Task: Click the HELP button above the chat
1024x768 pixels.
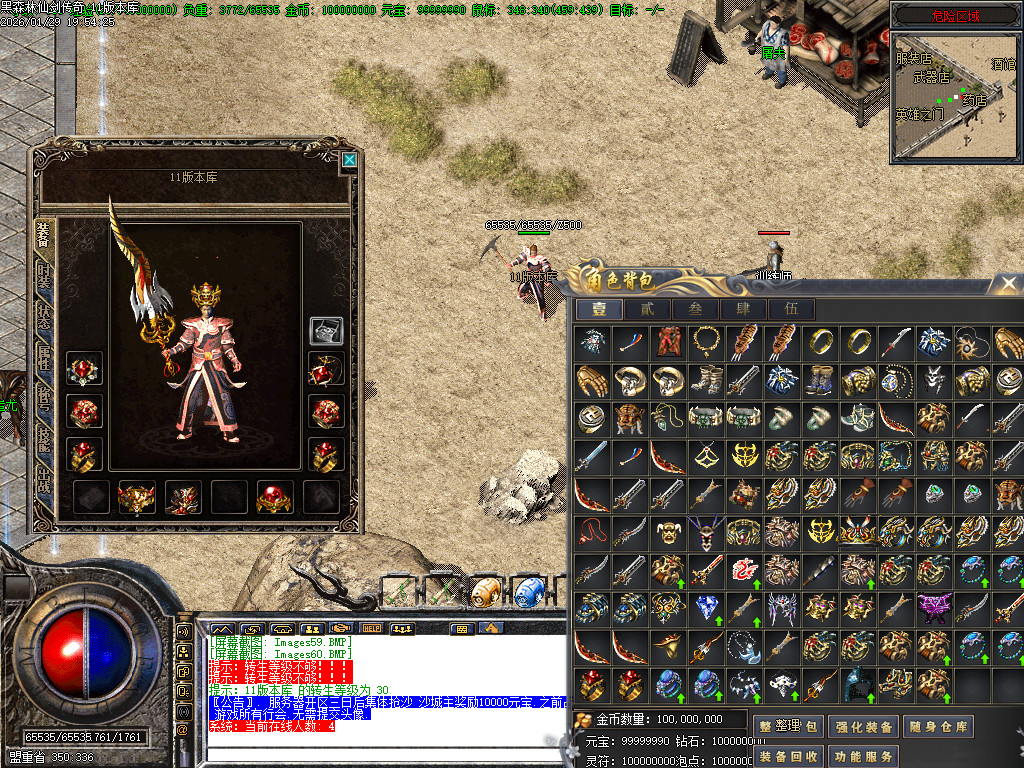Action: tap(371, 628)
